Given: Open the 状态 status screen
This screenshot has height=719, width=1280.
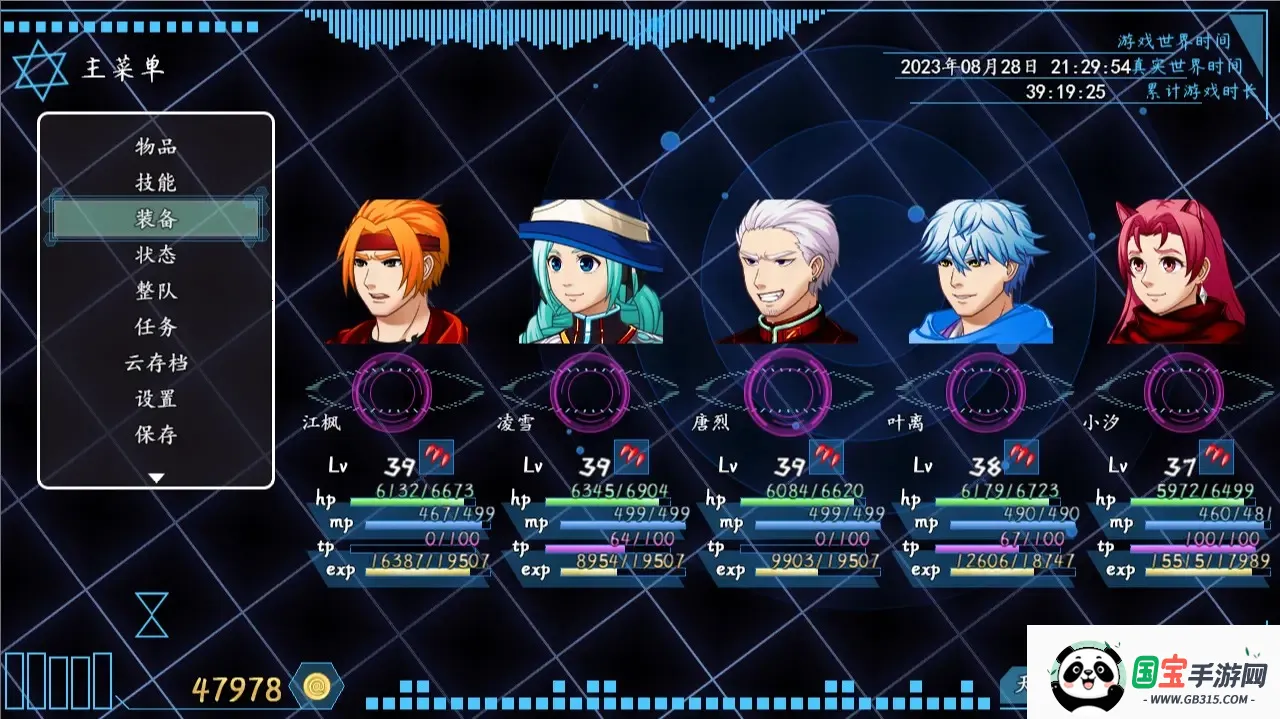Looking at the screenshot, I should pyautogui.click(x=156, y=255).
